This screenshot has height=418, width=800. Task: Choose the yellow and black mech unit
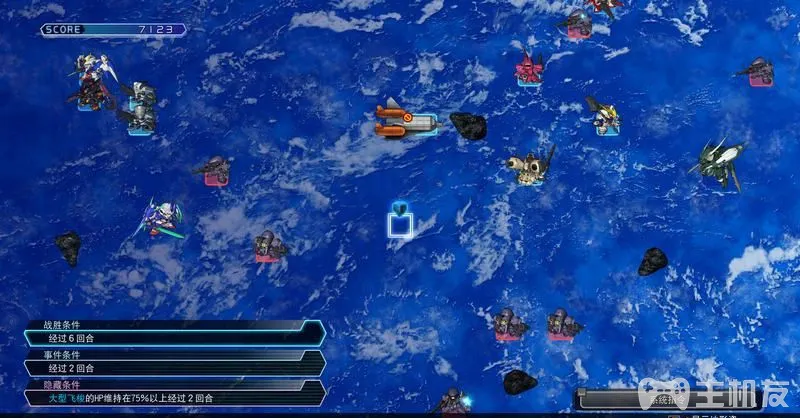(604, 115)
